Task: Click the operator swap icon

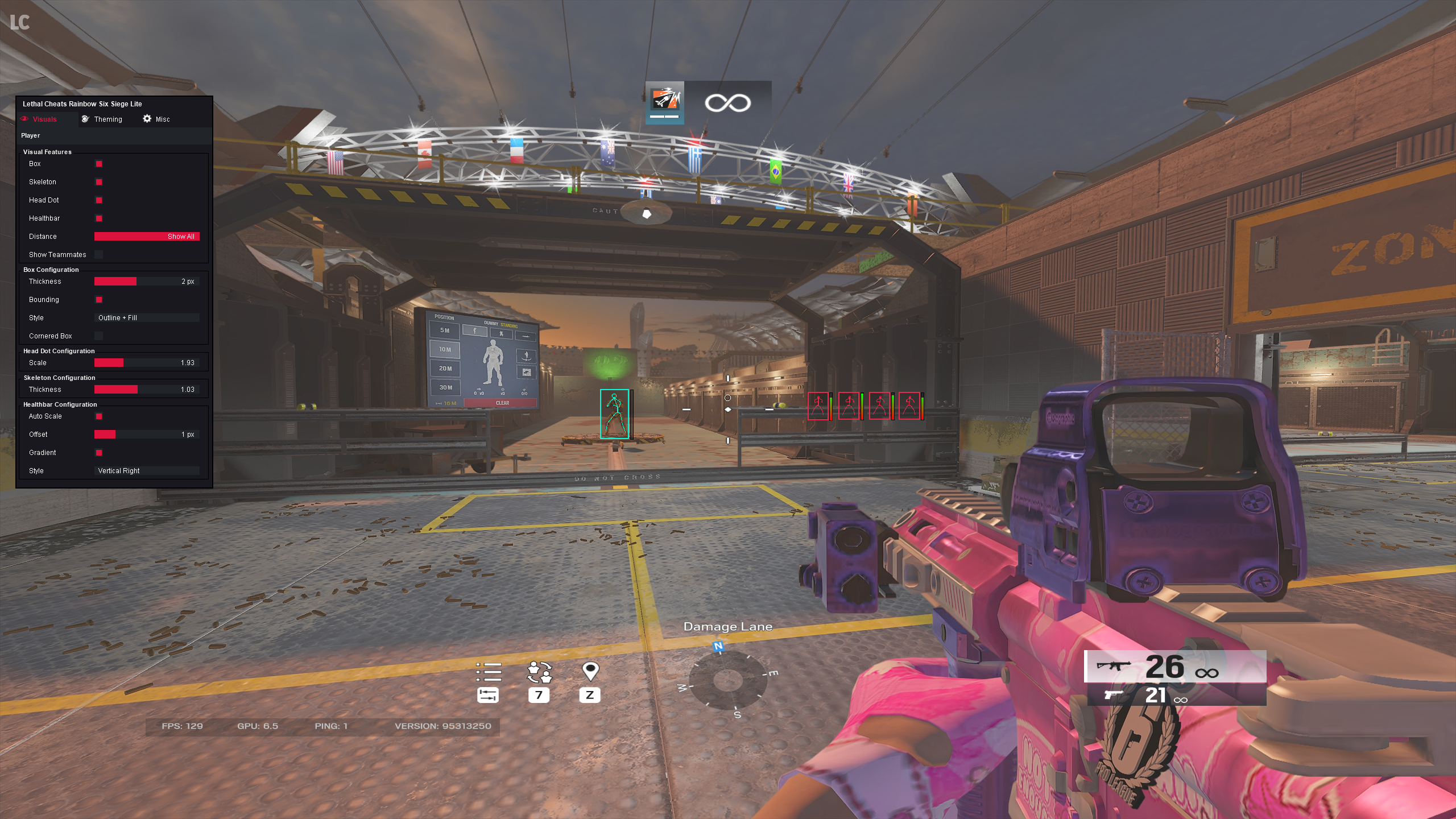Action: click(539, 672)
